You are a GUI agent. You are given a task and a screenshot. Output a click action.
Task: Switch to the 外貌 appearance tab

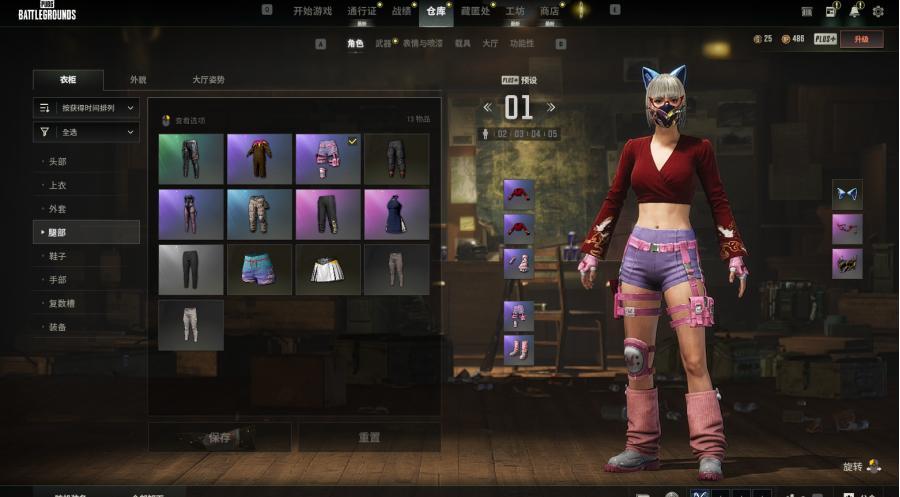coord(138,80)
